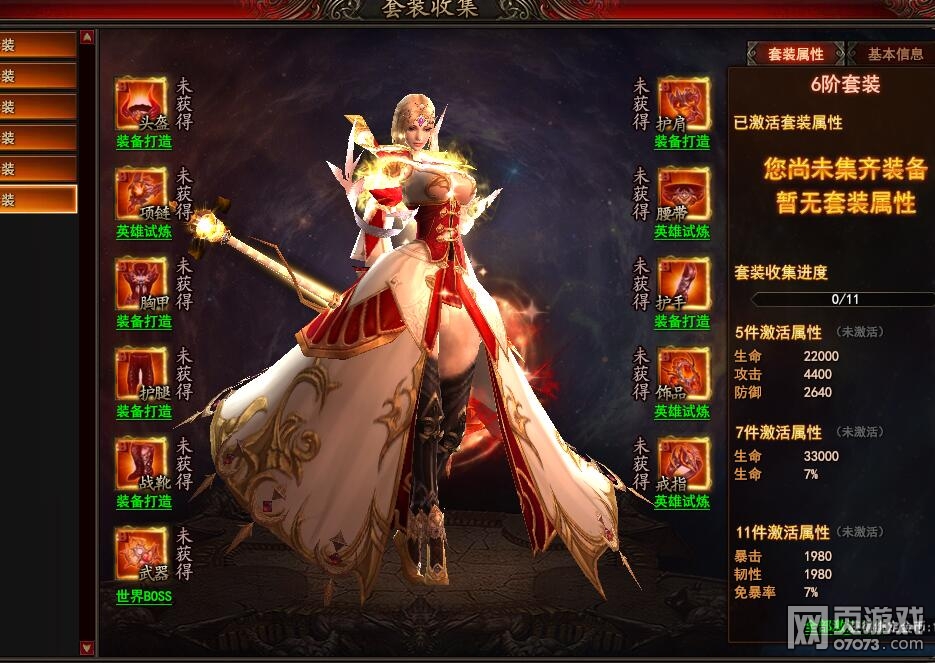This screenshot has width=935, height=663.
Task: Show the 套装属性 tab
Action: [795, 54]
